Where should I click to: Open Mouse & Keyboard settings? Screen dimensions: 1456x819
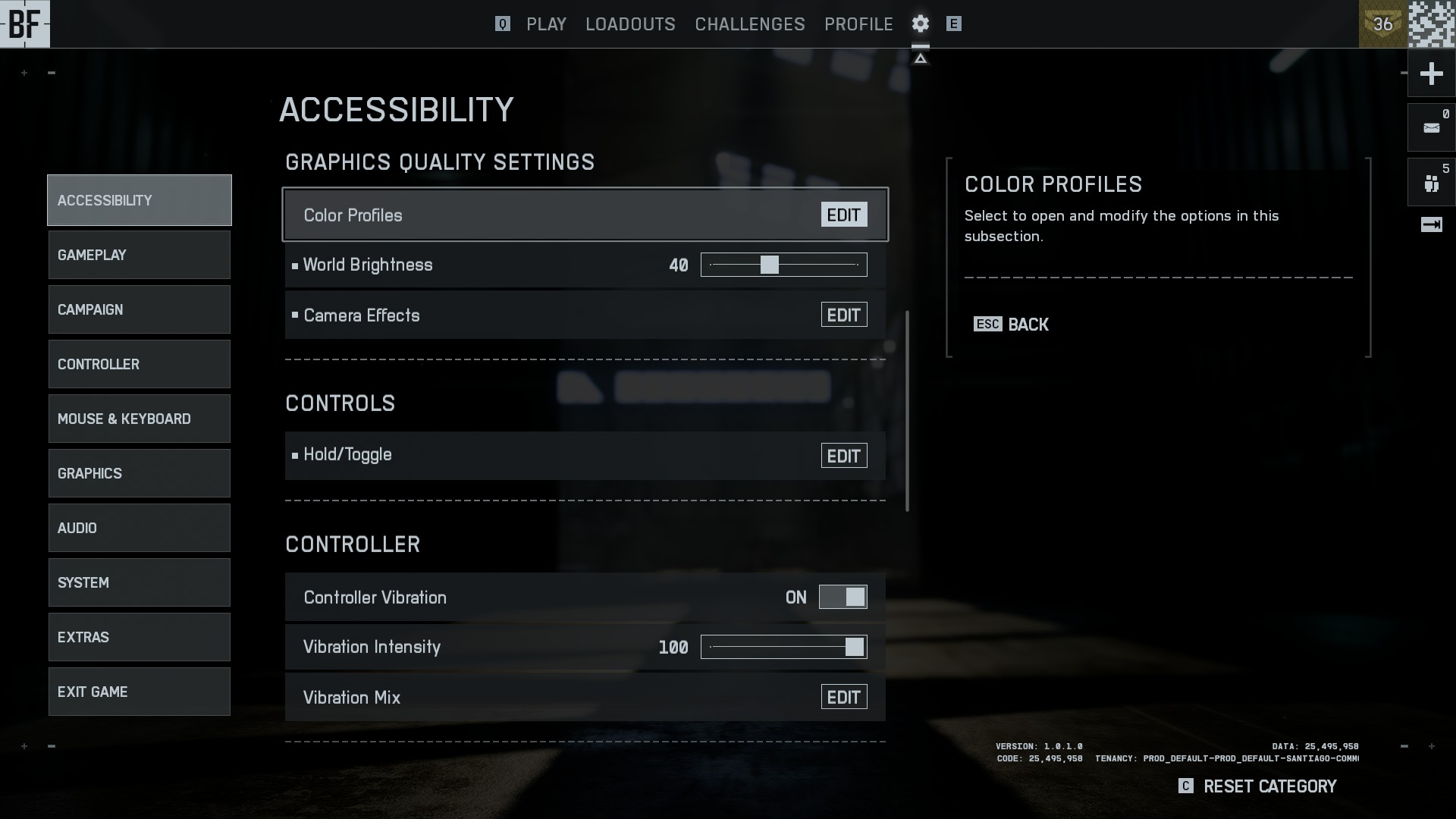(139, 419)
